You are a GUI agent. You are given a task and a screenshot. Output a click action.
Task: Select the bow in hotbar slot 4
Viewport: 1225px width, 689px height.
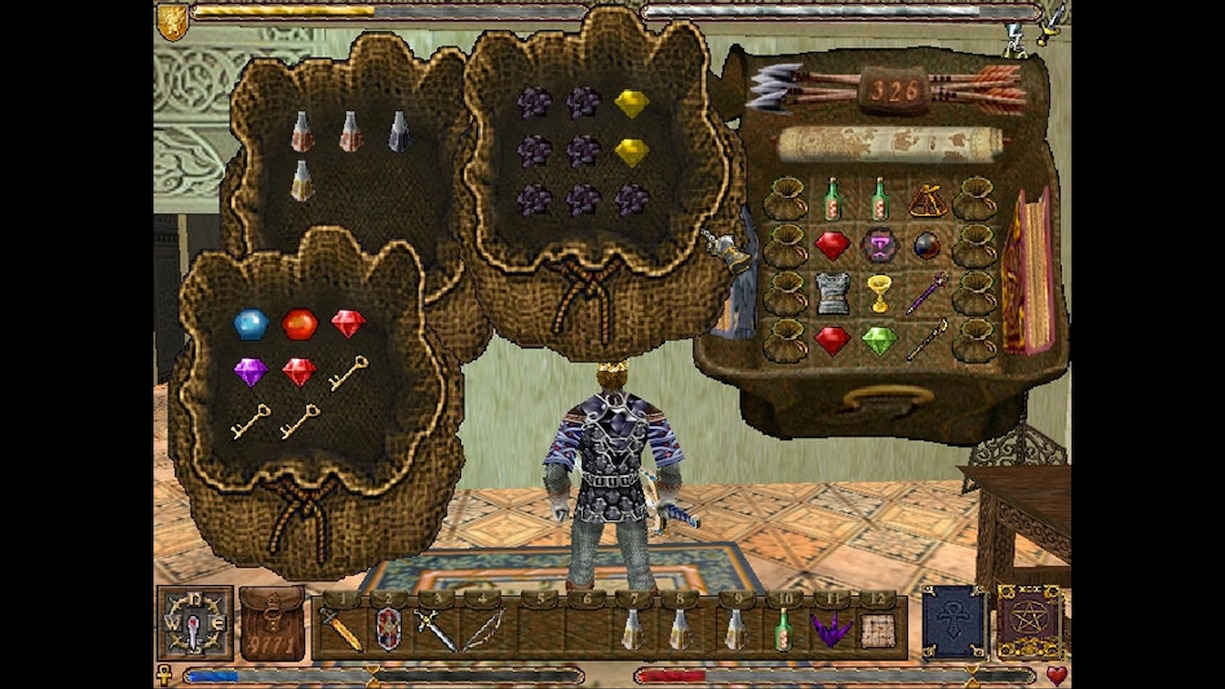click(x=483, y=630)
